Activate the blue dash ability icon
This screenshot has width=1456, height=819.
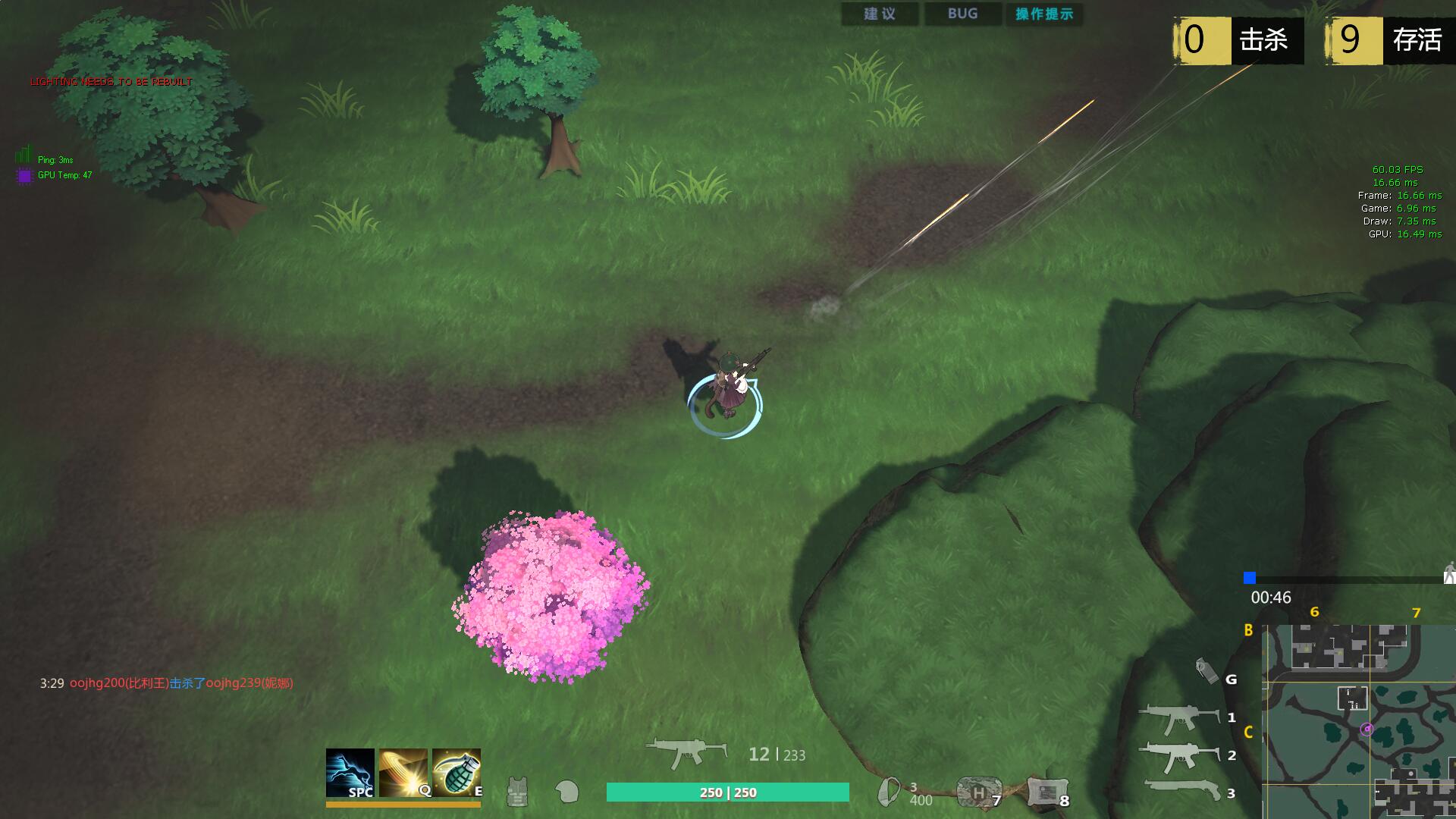[350, 773]
